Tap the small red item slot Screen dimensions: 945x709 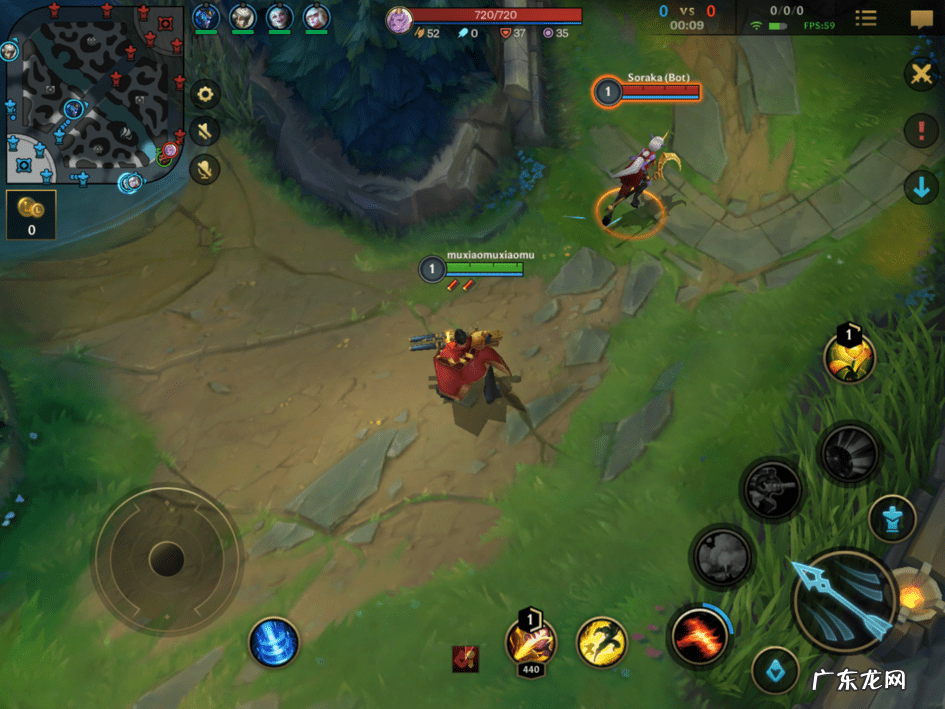465,658
